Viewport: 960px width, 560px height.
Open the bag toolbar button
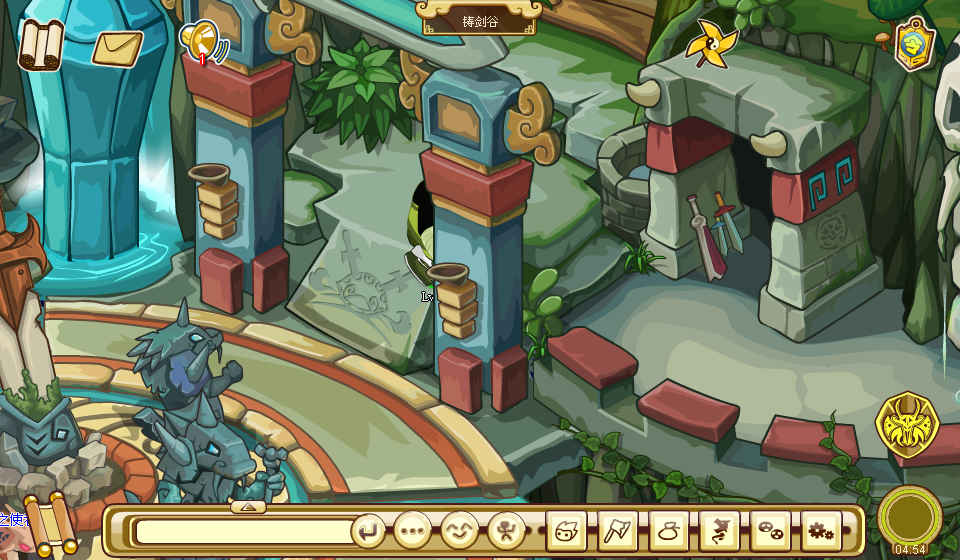(669, 530)
